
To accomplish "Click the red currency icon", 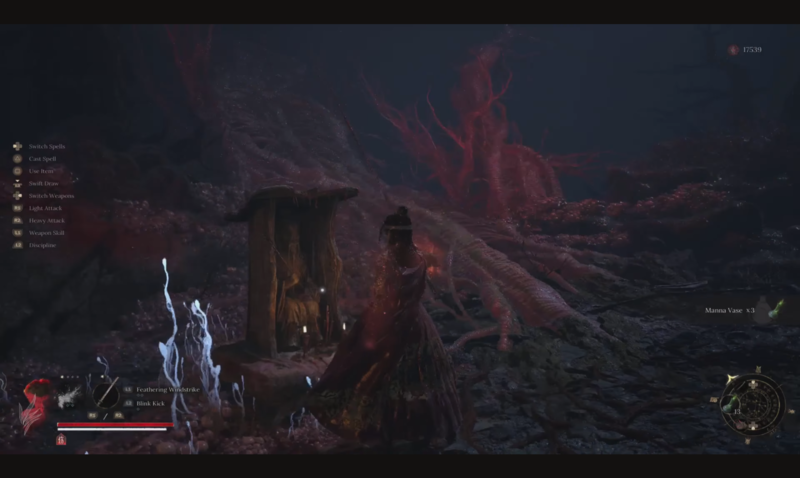I will click(733, 49).
